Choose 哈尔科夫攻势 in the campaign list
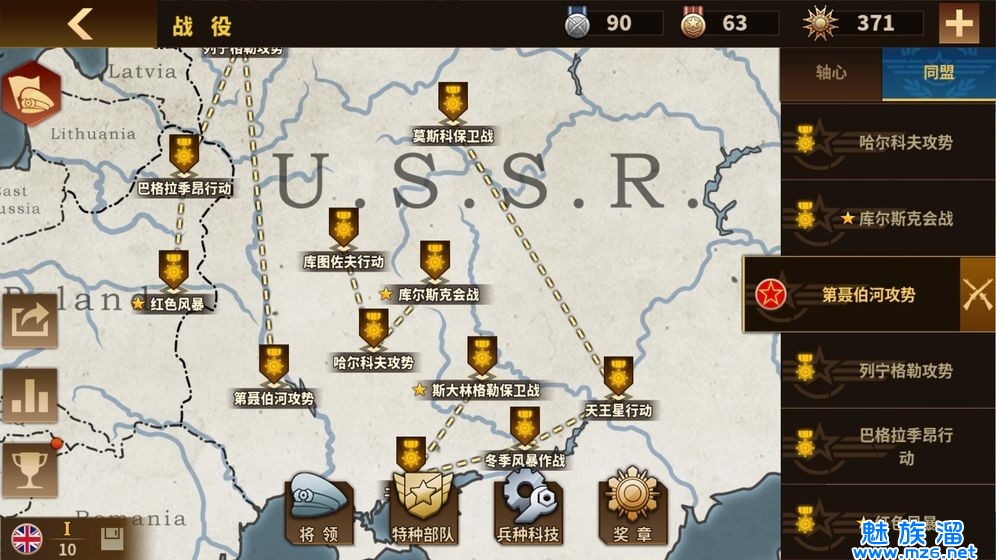Image resolution: width=996 pixels, height=560 pixels. point(887,142)
